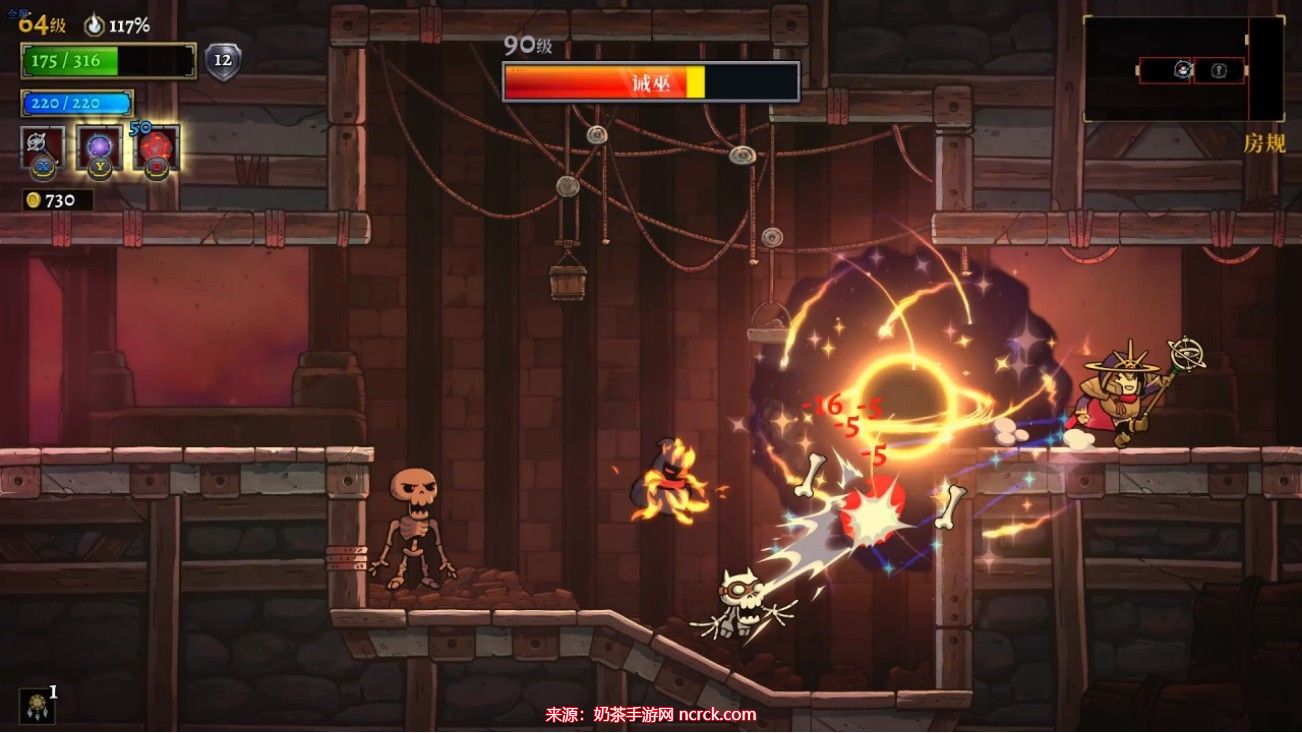Cast the red fire rock spell
Viewport: 1302px width, 733px height.
[155, 147]
